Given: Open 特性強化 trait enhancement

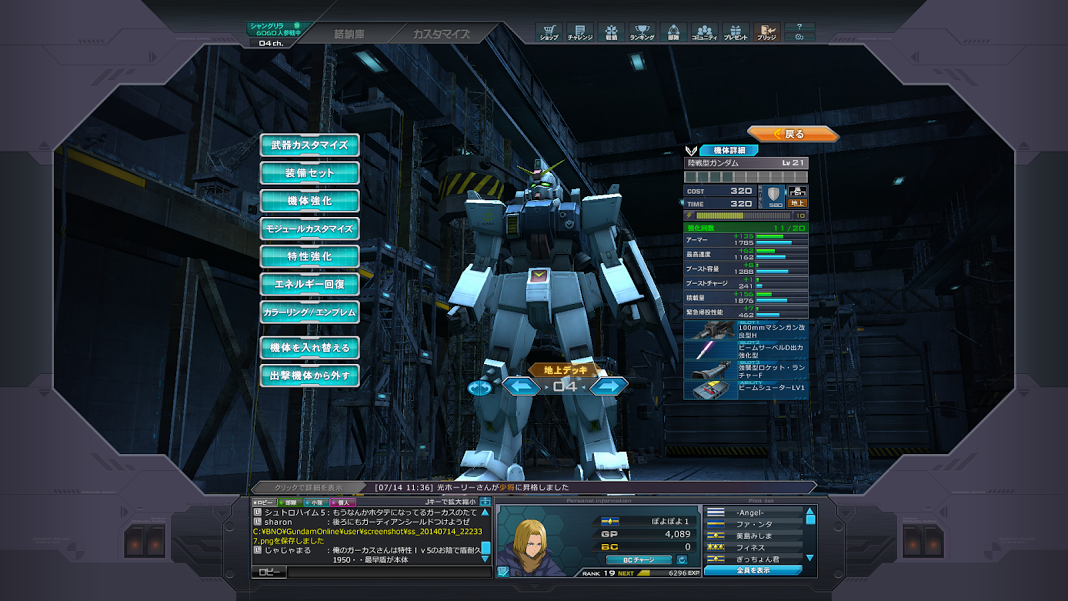Looking at the screenshot, I should pyautogui.click(x=310, y=257).
